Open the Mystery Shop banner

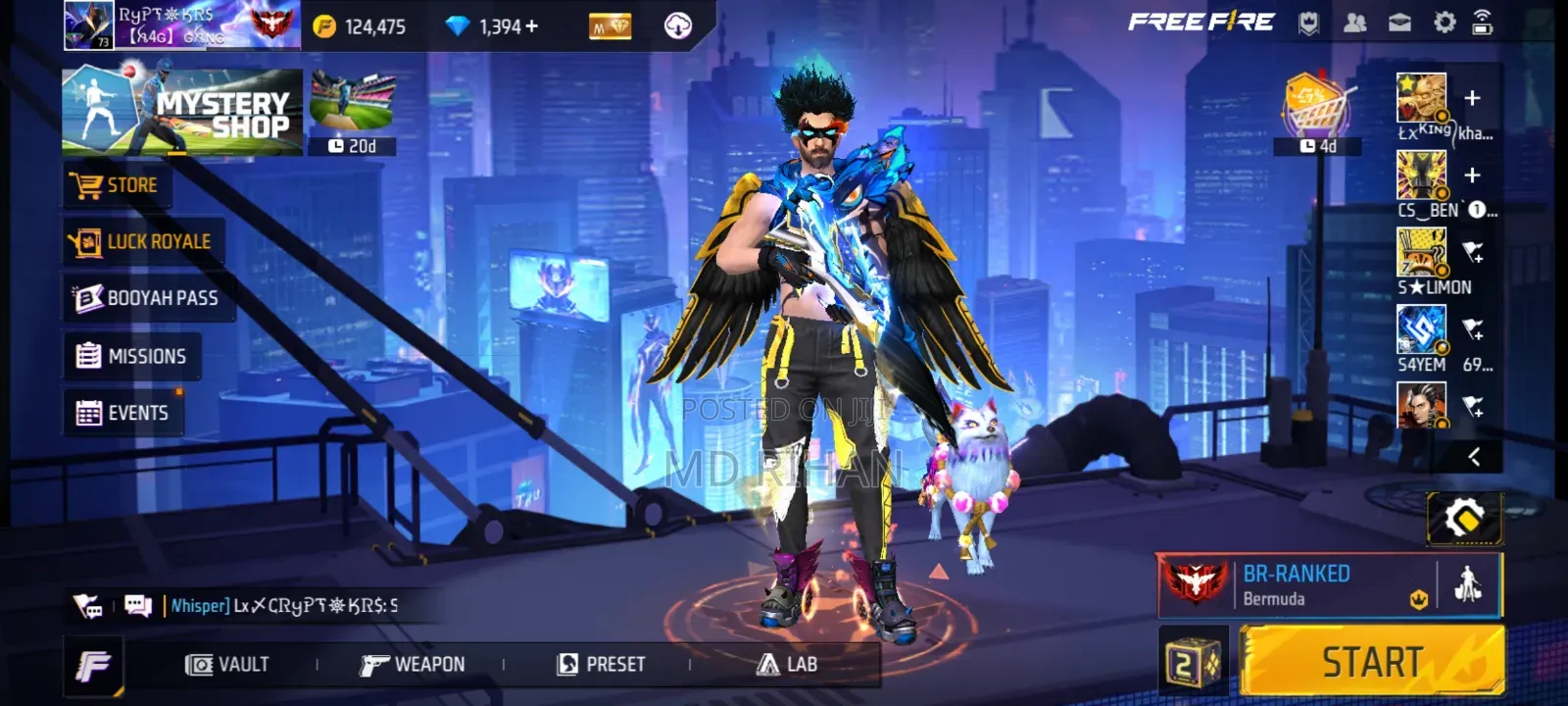pyautogui.click(x=180, y=110)
